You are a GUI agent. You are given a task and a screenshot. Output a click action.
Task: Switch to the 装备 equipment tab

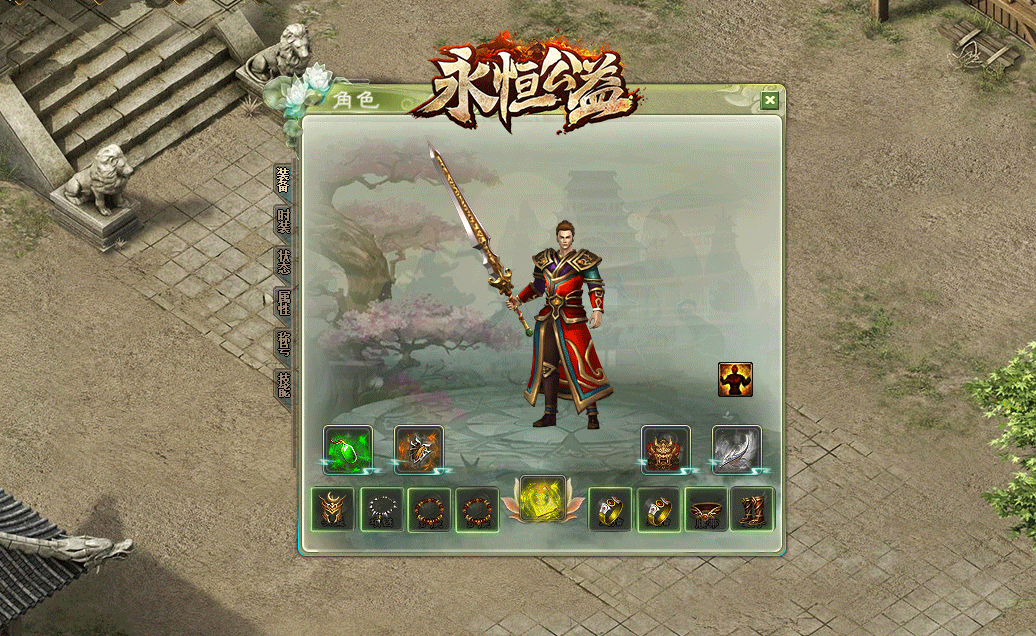[x=284, y=178]
